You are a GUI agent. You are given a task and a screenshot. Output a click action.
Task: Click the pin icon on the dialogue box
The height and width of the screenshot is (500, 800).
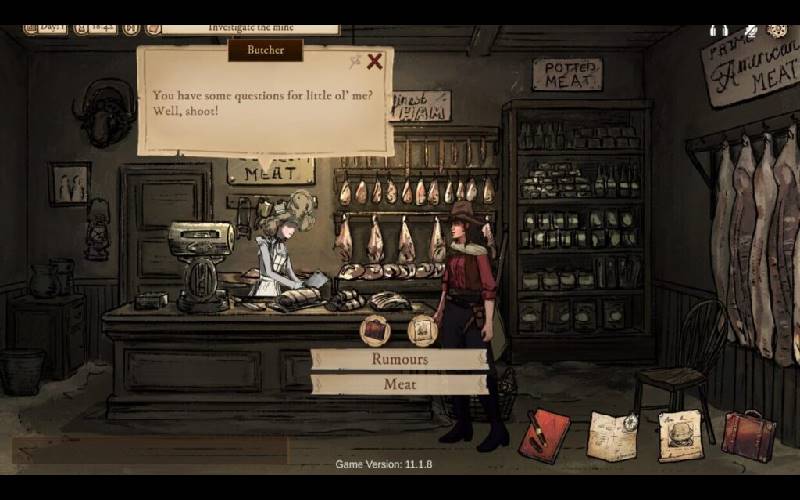[354, 62]
